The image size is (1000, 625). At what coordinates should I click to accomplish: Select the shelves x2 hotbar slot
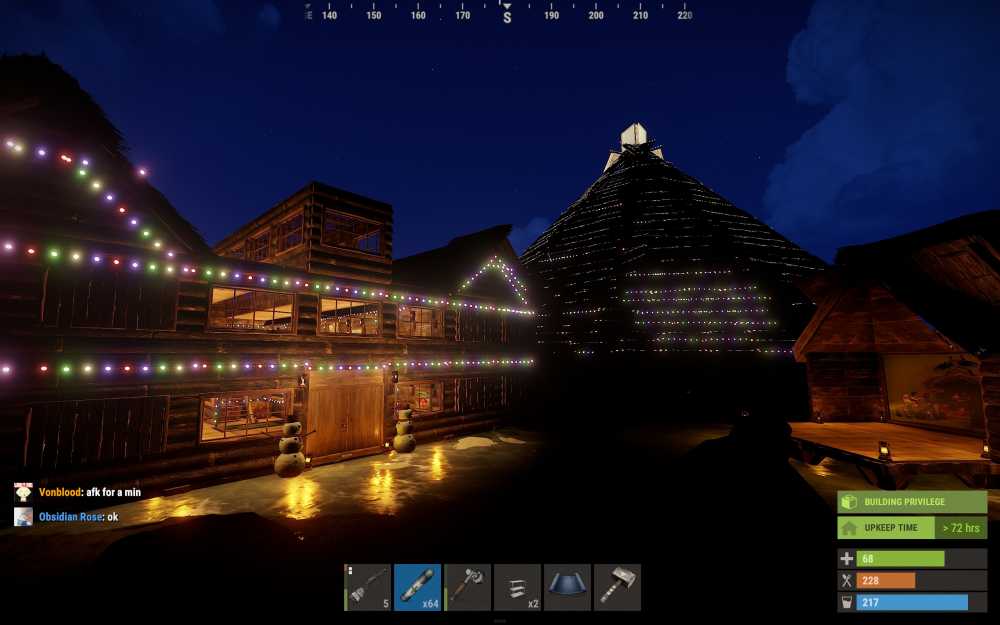tap(517, 587)
